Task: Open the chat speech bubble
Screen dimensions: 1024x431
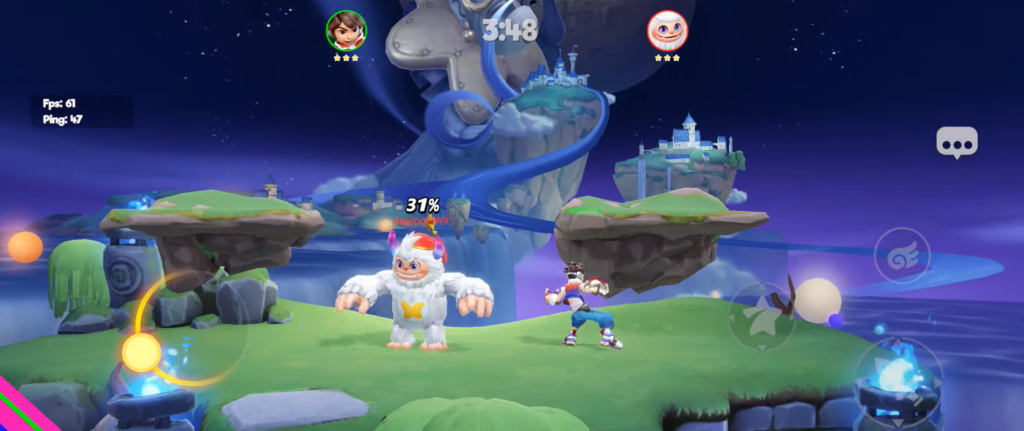Action: click(x=956, y=143)
